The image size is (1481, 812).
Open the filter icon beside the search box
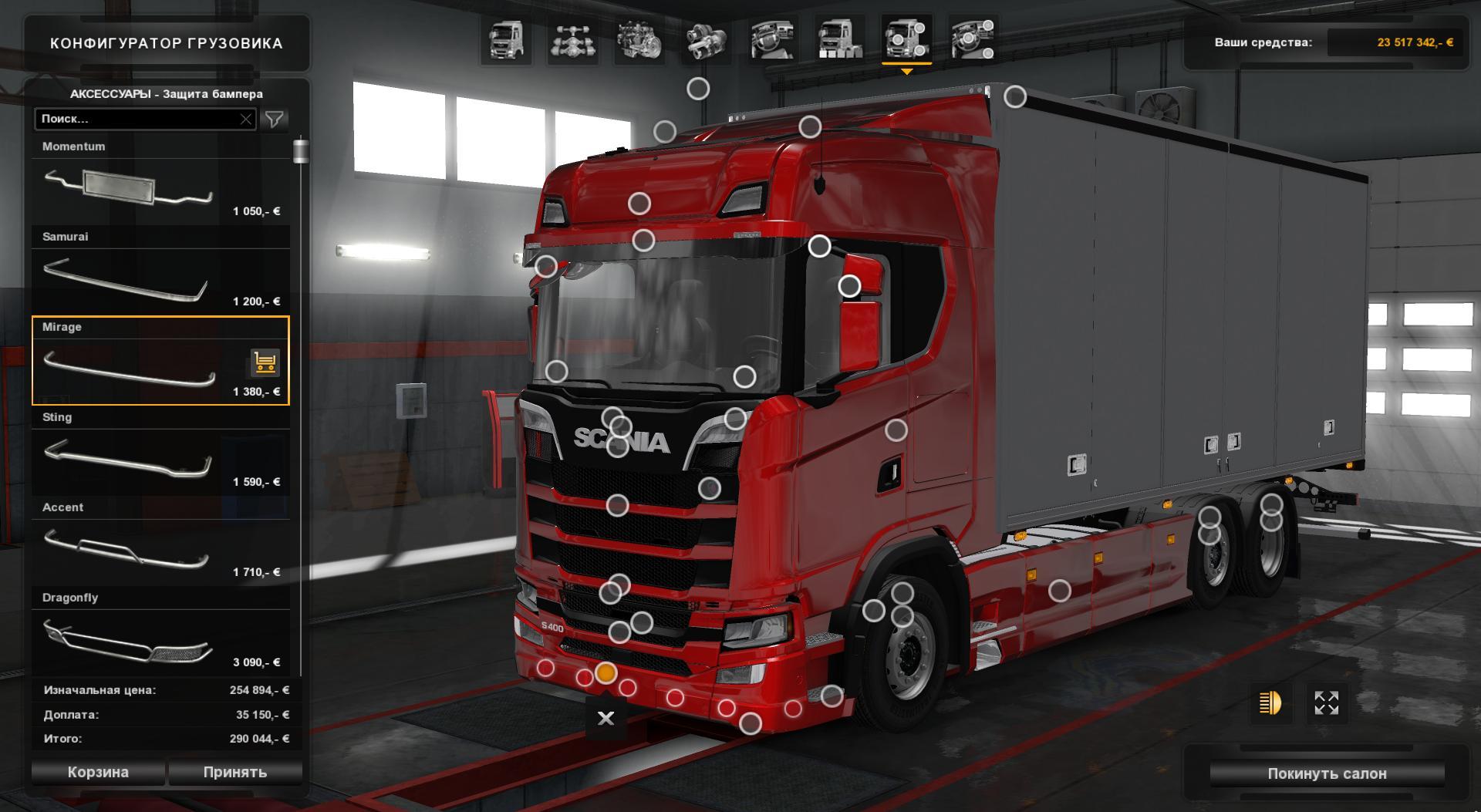pos(275,120)
